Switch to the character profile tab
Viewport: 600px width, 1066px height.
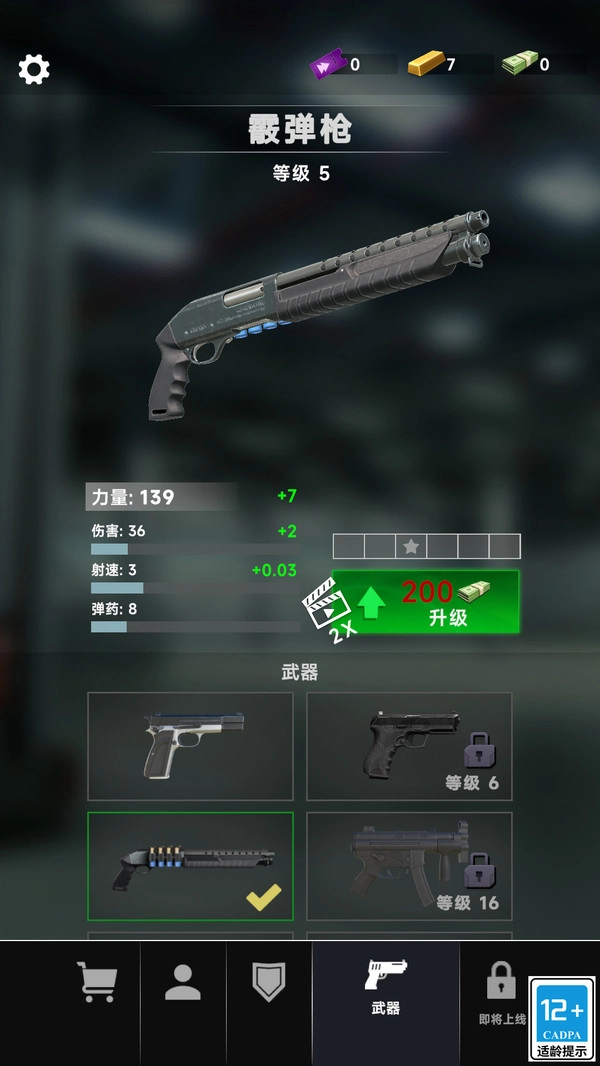[183, 982]
